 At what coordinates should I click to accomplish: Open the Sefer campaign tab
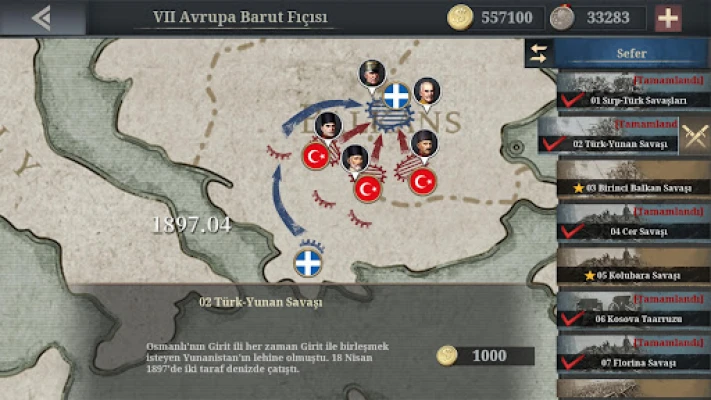[x=632, y=54]
